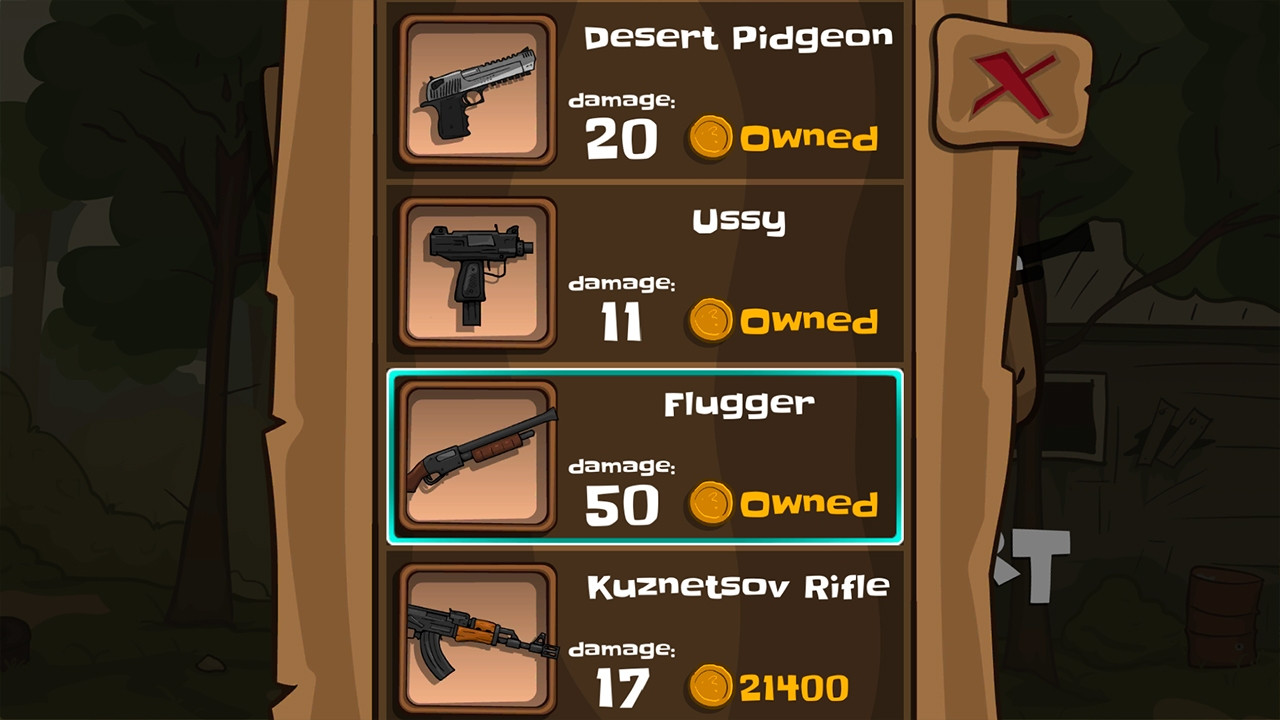Click the 21400 price to buy Kuznetsov Rifle
This screenshot has height=720, width=1280.
coord(795,688)
